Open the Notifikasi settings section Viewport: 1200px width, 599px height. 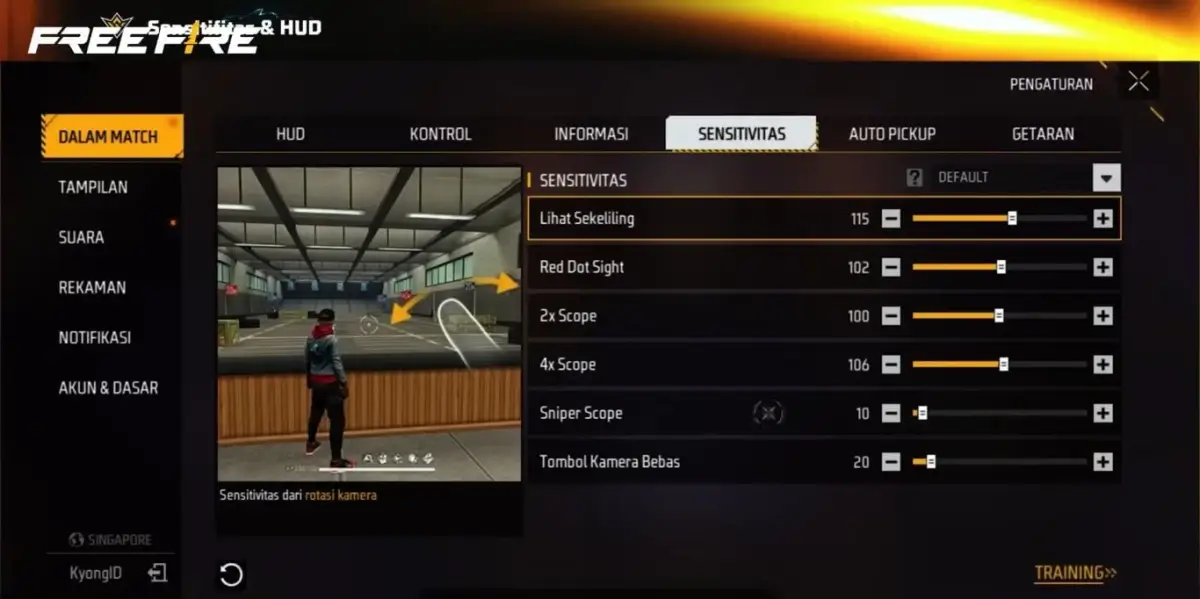click(94, 337)
